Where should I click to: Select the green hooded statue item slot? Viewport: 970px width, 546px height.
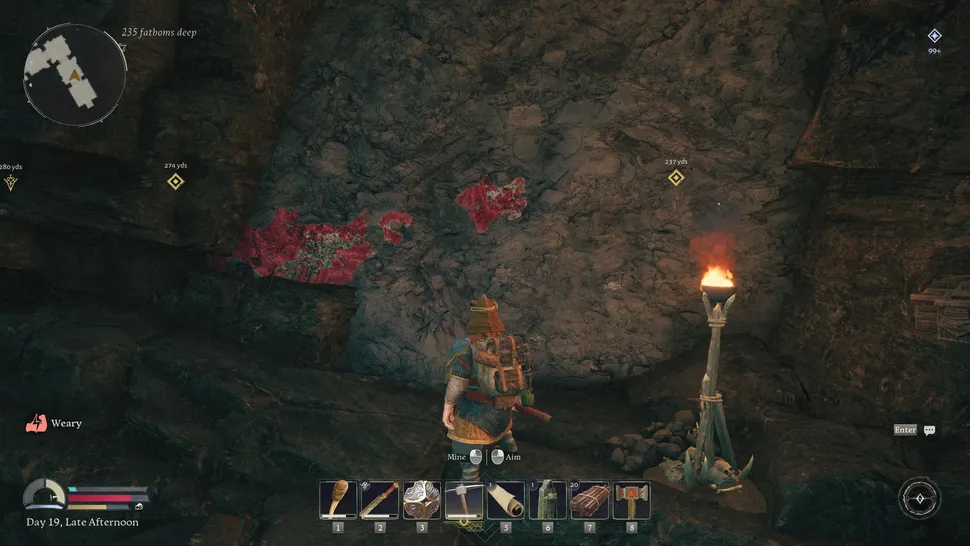pyautogui.click(x=548, y=500)
